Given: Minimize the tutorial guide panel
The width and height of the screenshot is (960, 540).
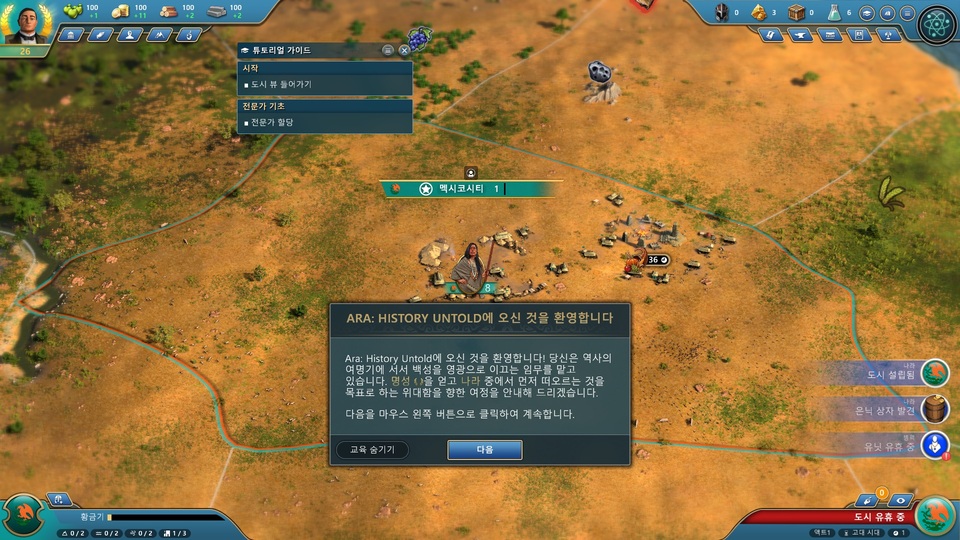Looking at the screenshot, I should pos(388,49).
